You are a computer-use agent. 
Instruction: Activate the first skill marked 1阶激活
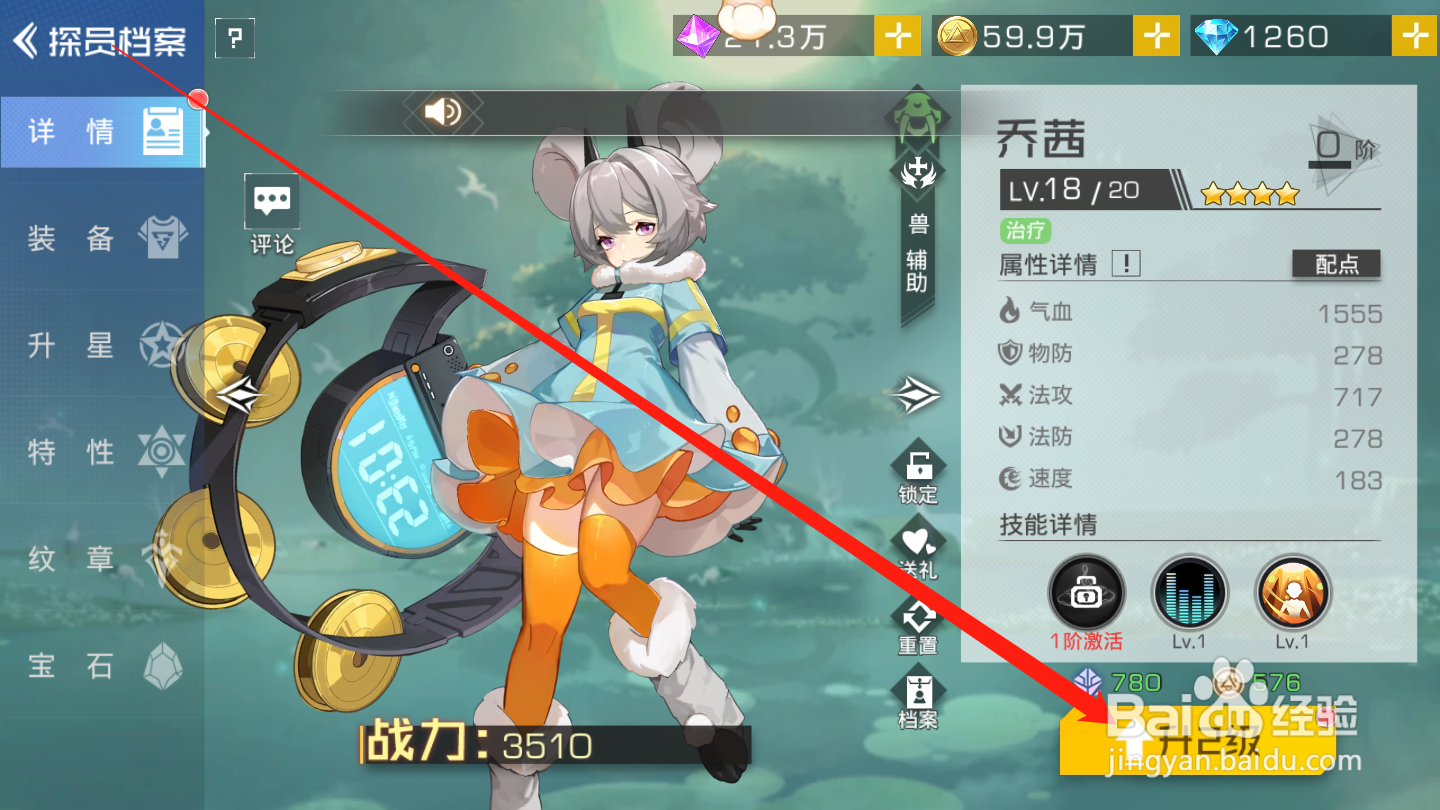(x=1085, y=590)
